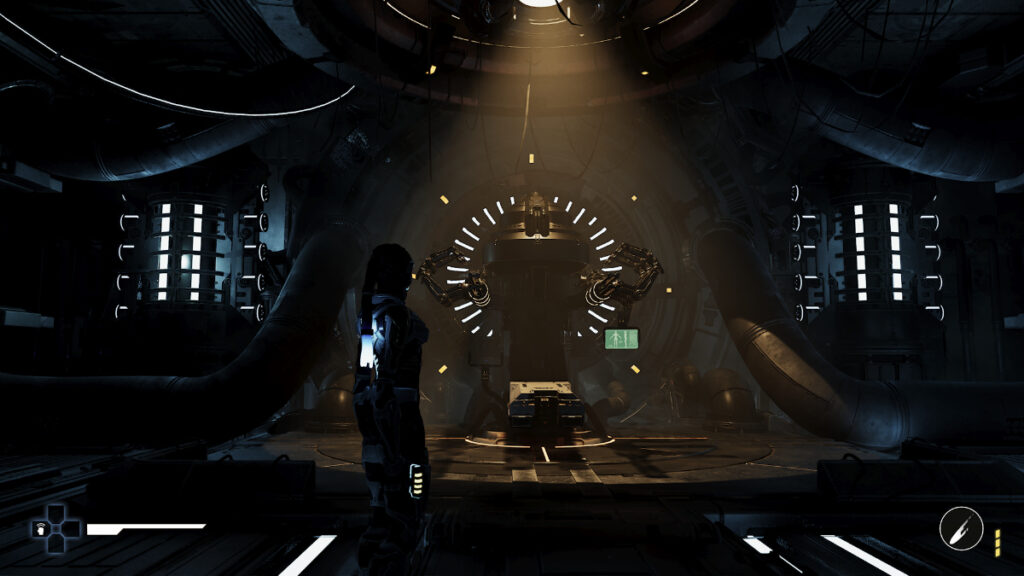Activate the hand scanner quick-slot icon
This screenshot has width=1024, height=576.
pyautogui.click(x=41, y=529)
